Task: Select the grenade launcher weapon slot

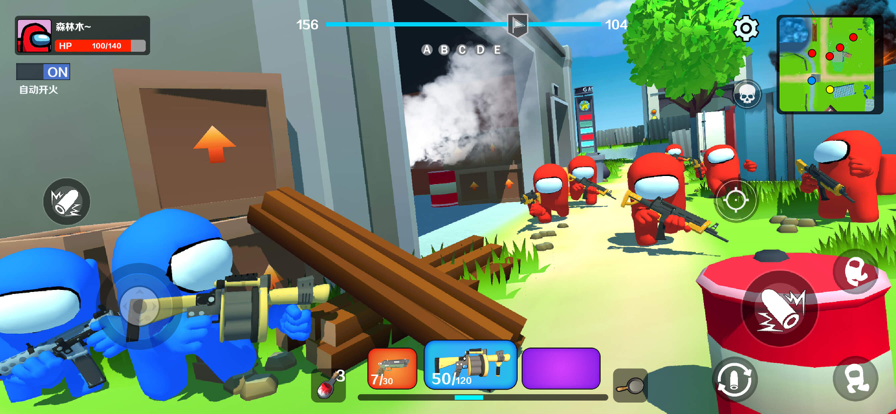Action: click(470, 366)
